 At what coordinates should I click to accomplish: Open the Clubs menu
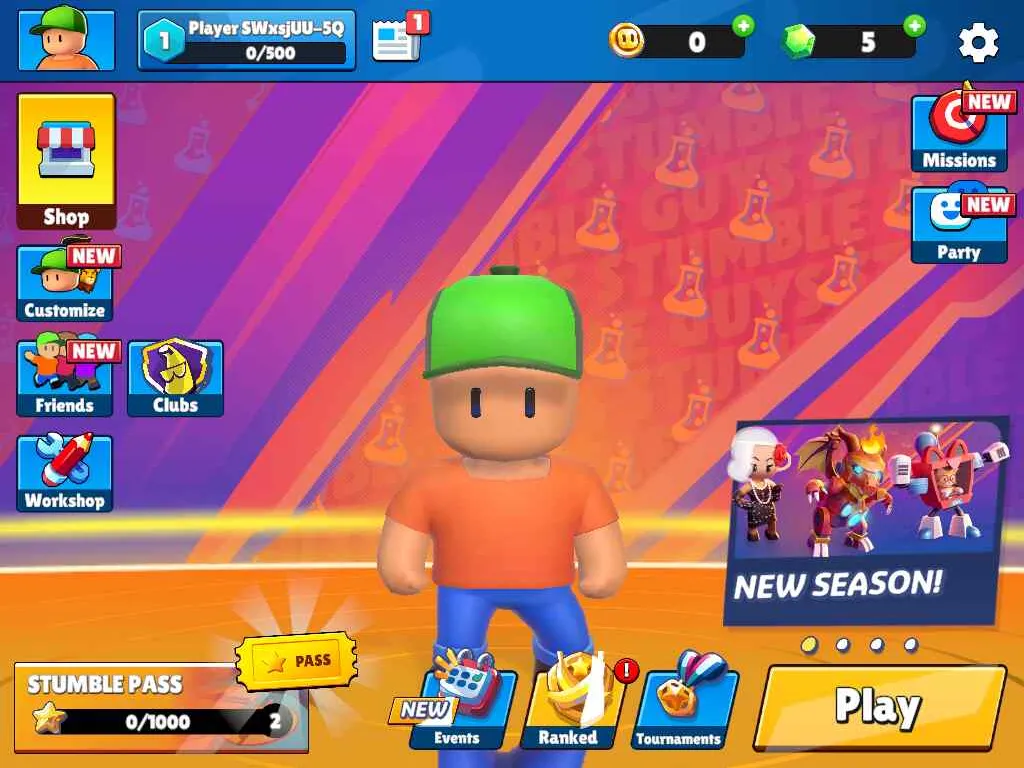coord(175,378)
